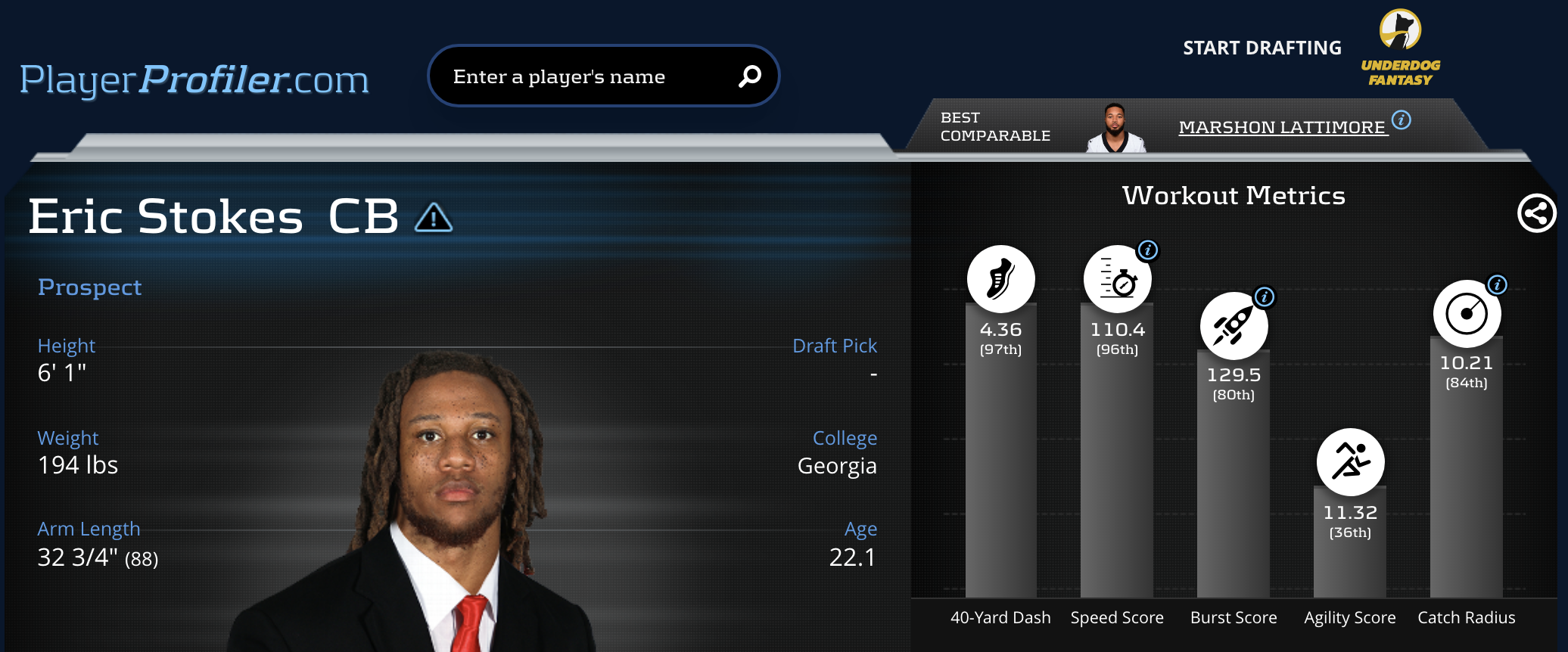Open the PlayerProfiler.com home logo
Screen dimensions: 1568x652
click(194, 80)
